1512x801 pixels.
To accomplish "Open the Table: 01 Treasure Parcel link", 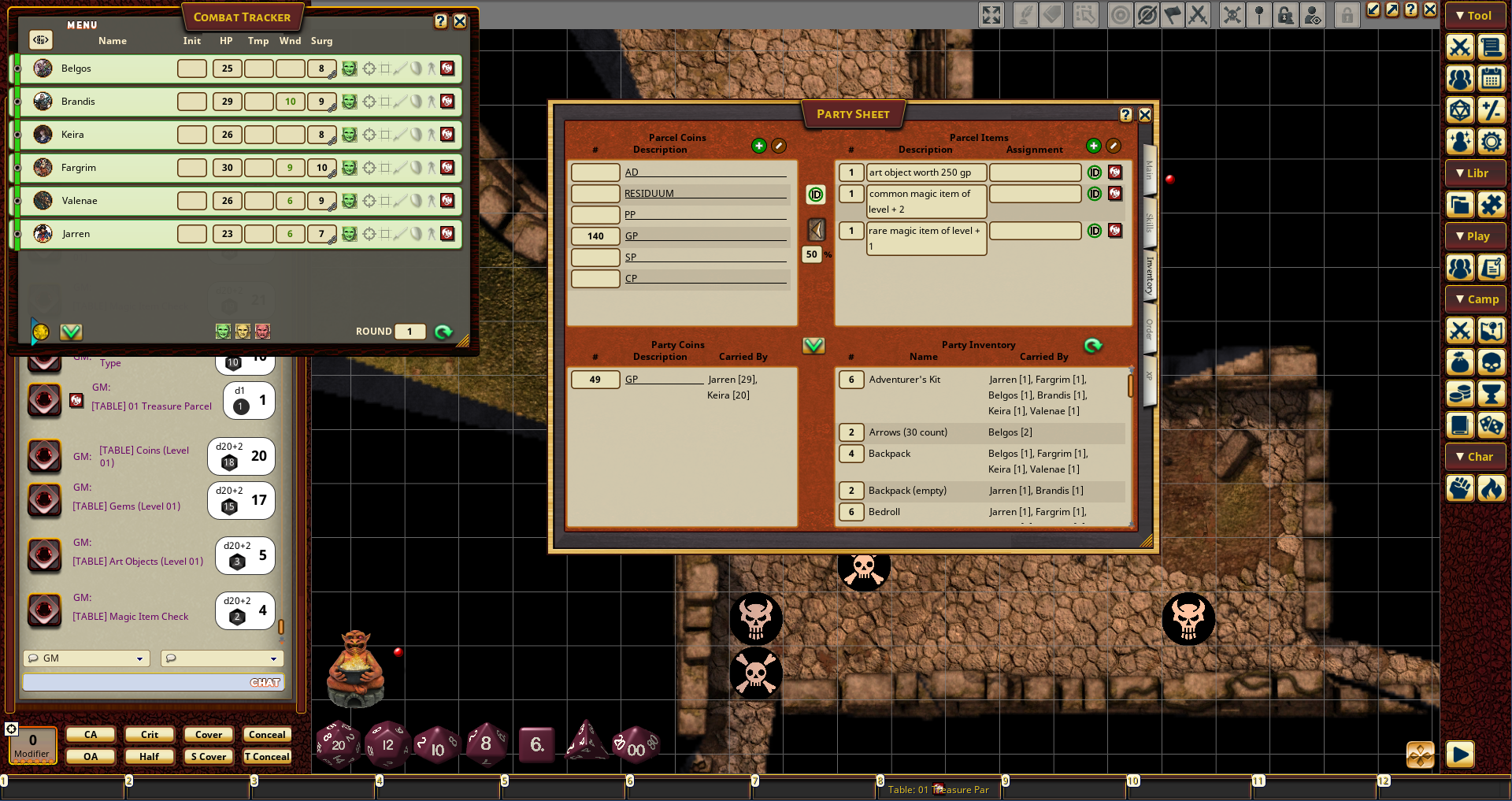I will click(x=938, y=789).
